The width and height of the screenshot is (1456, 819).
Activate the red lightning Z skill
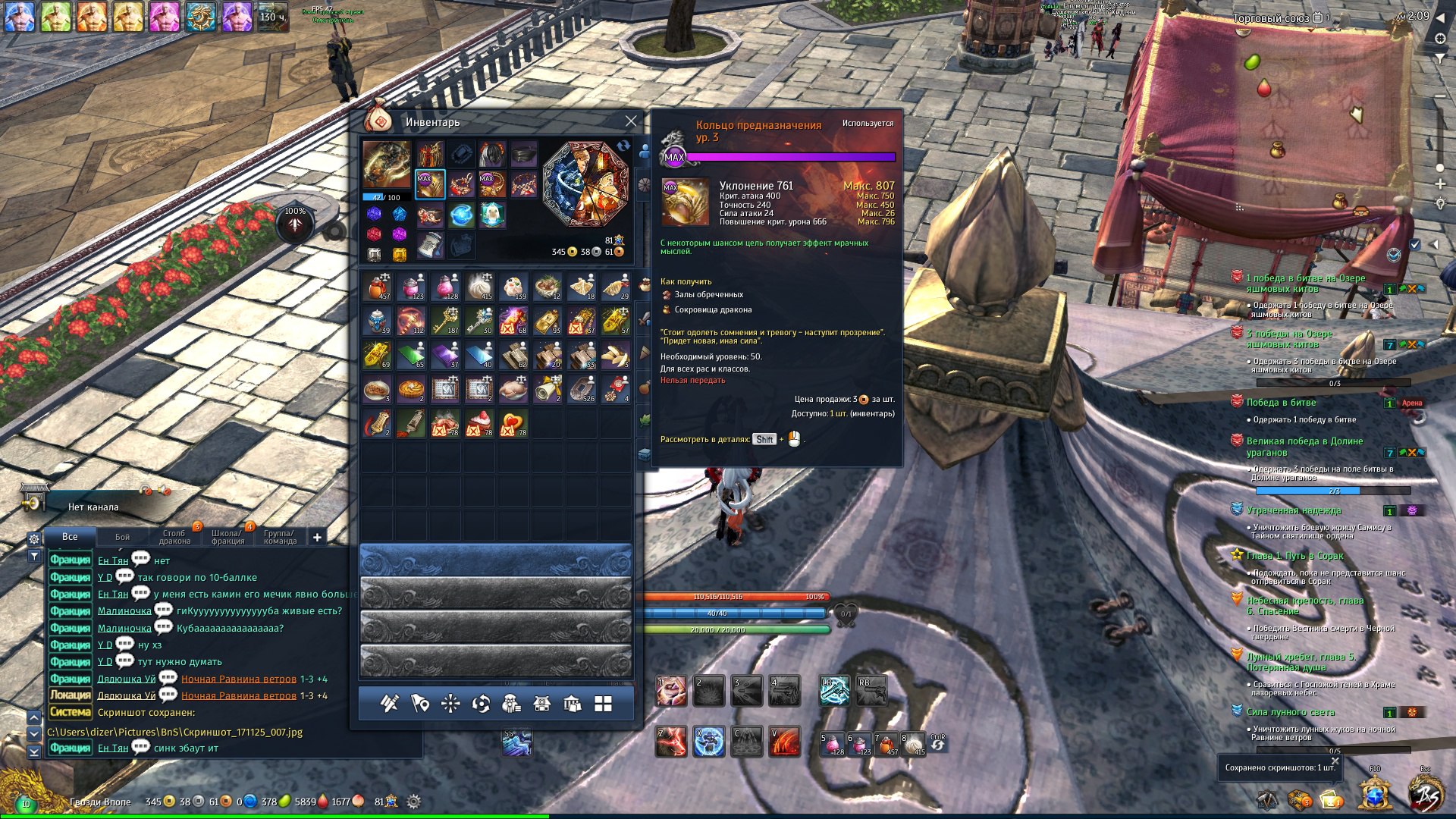tap(671, 742)
